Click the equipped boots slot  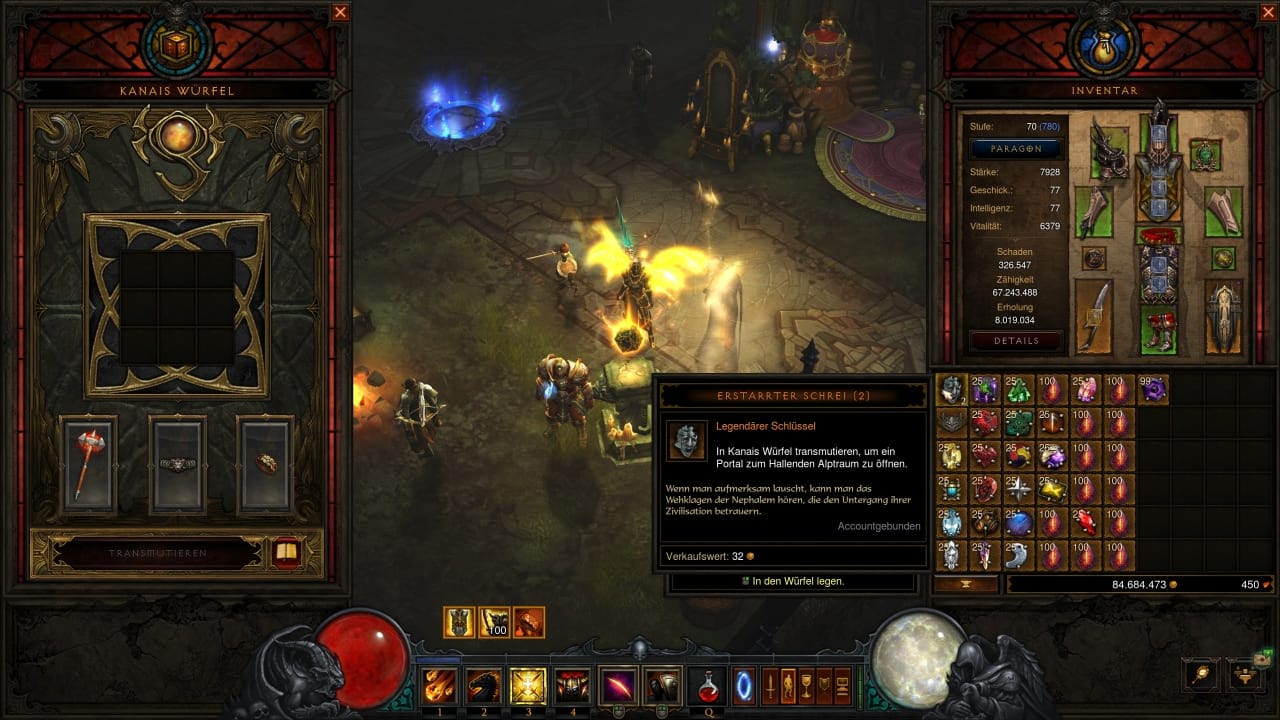(1159, 330)
